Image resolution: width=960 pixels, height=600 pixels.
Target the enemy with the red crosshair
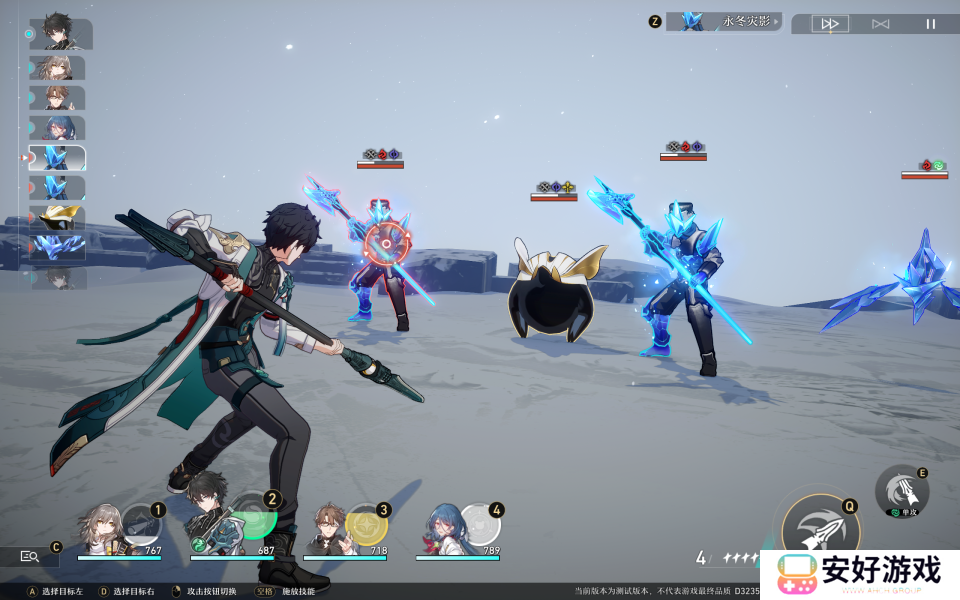(x=383, y=243)
